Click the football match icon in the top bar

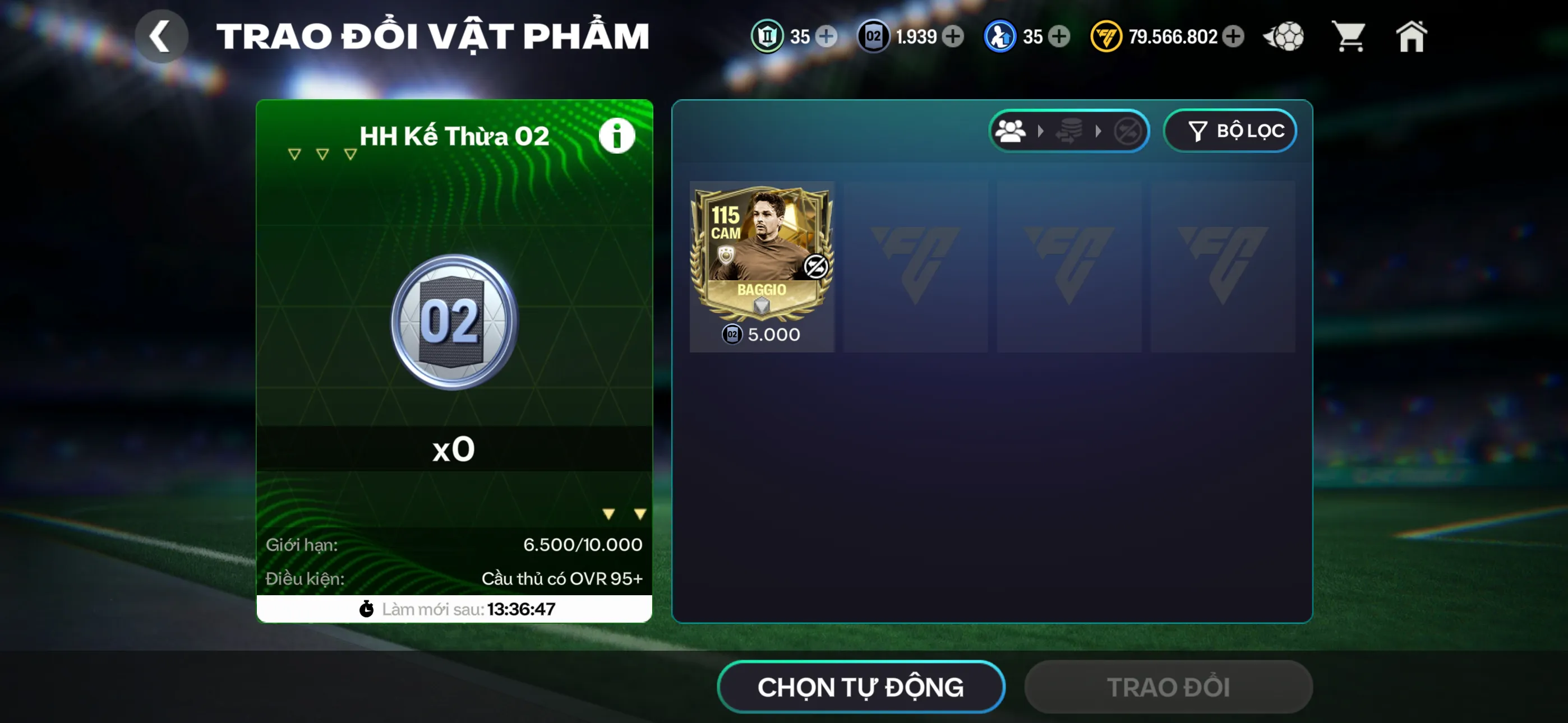pyautogui.click(x=1284, y=36)
